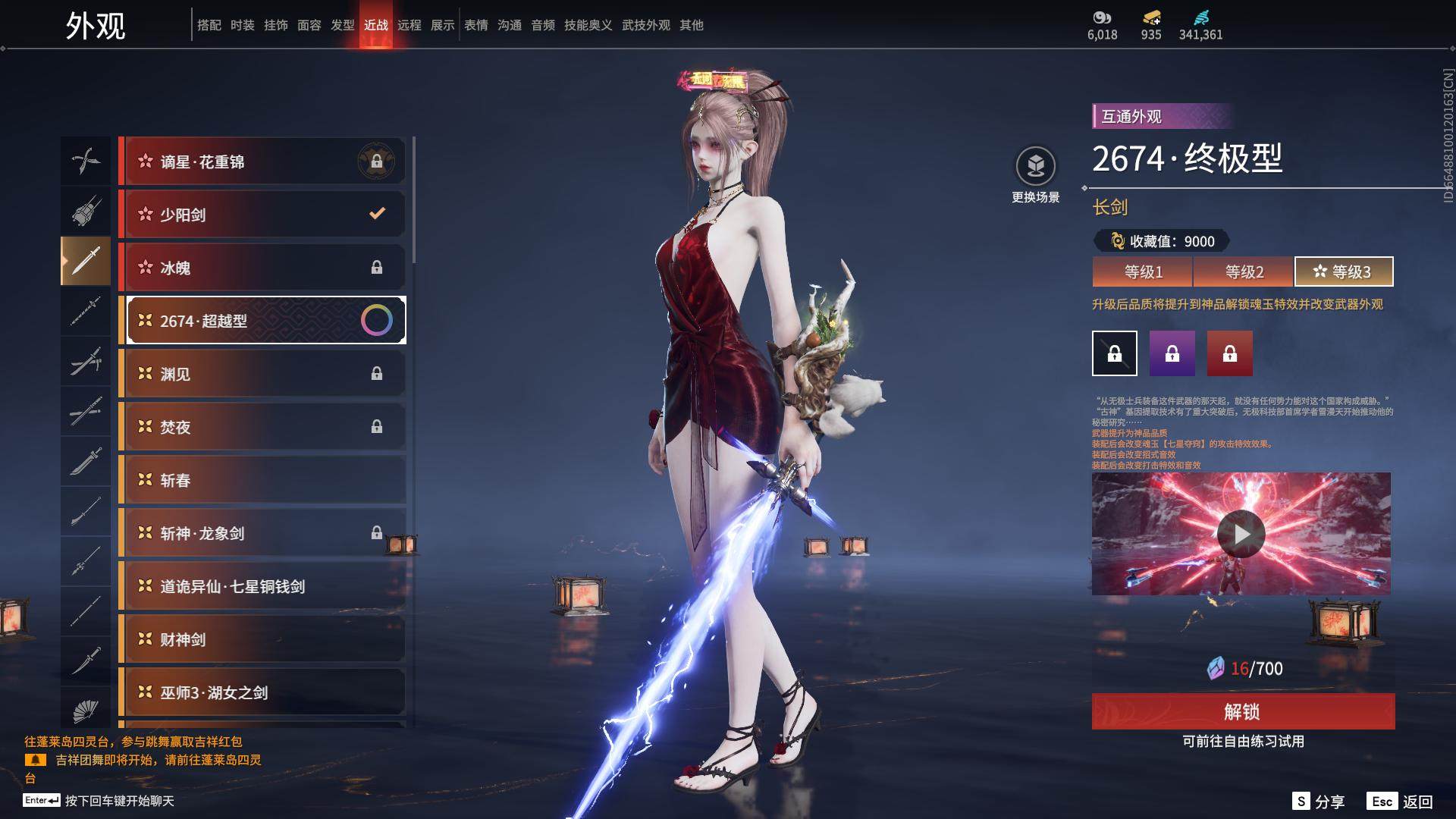The image size is (1456, 819).
Task: Play the weapon effect preview video
Action: tap(1241, 534)
